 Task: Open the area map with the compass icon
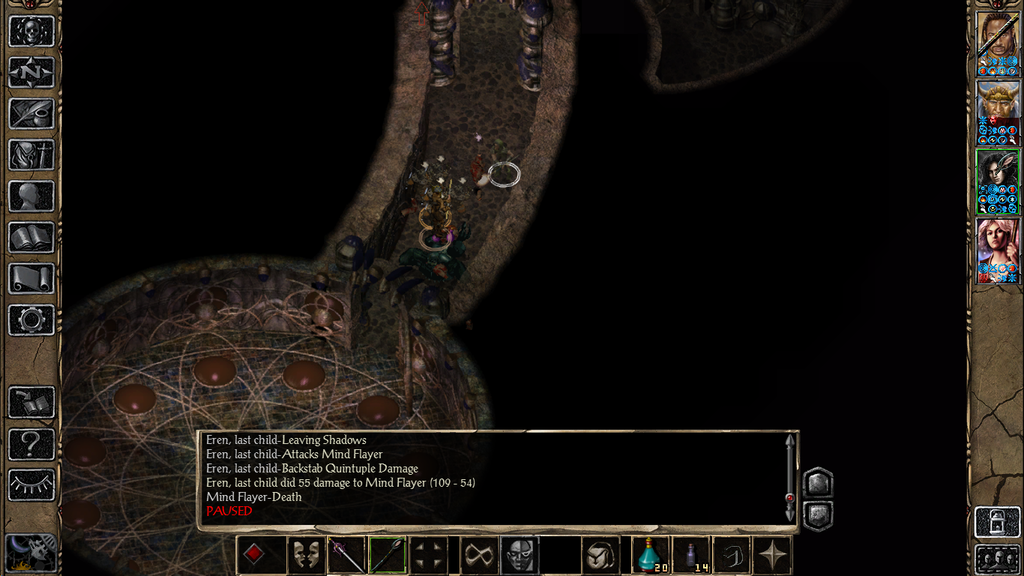pos(31,72)
